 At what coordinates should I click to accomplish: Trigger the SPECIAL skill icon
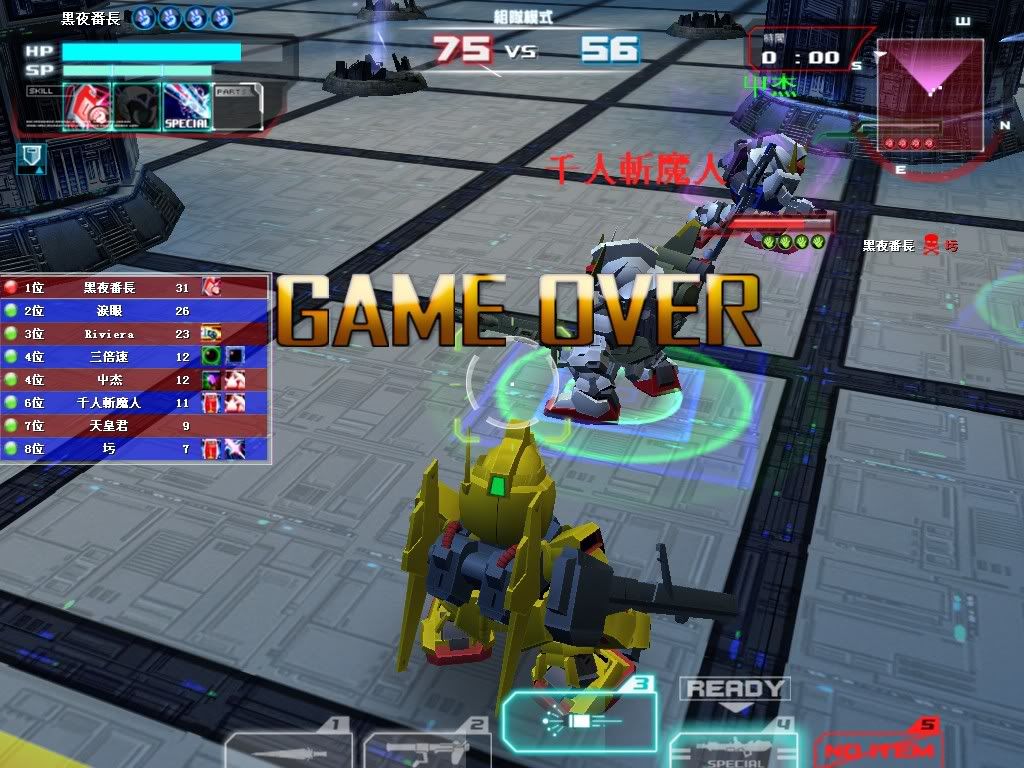(x=187, y=106)
